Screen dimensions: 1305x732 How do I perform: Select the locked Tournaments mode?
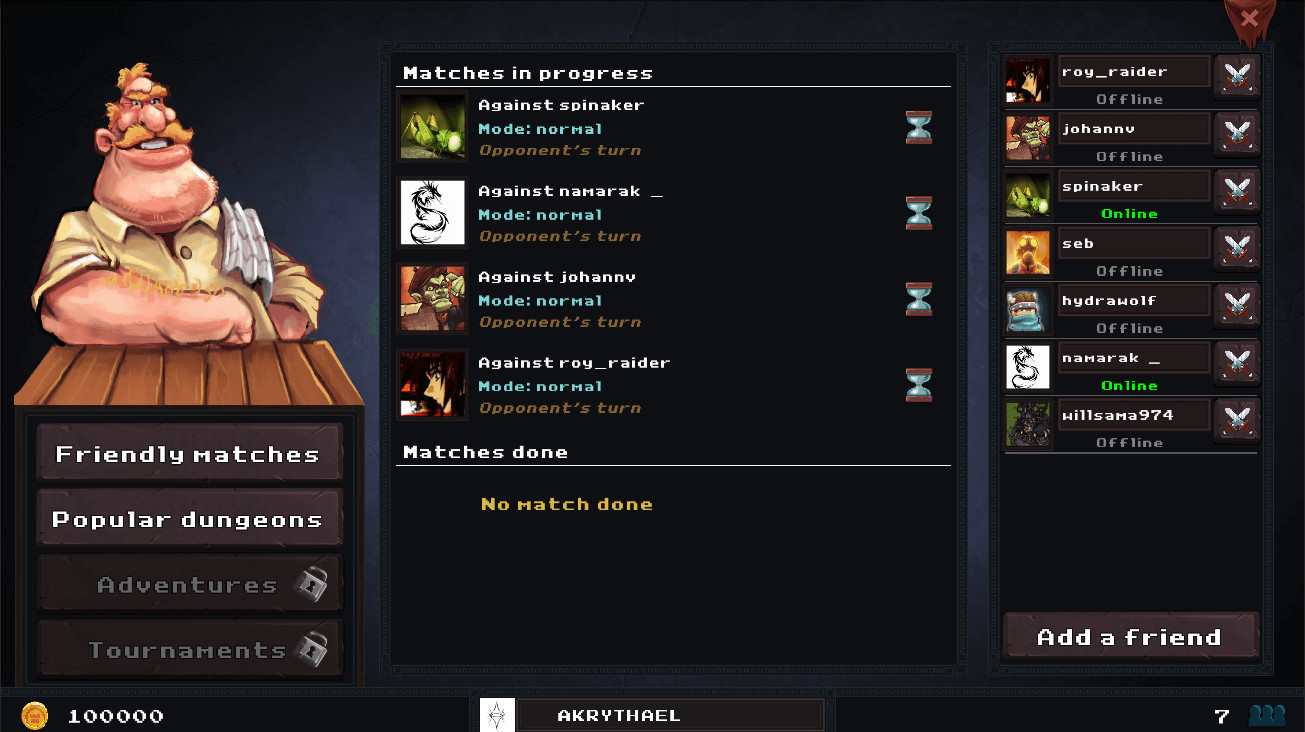[189, 648]
